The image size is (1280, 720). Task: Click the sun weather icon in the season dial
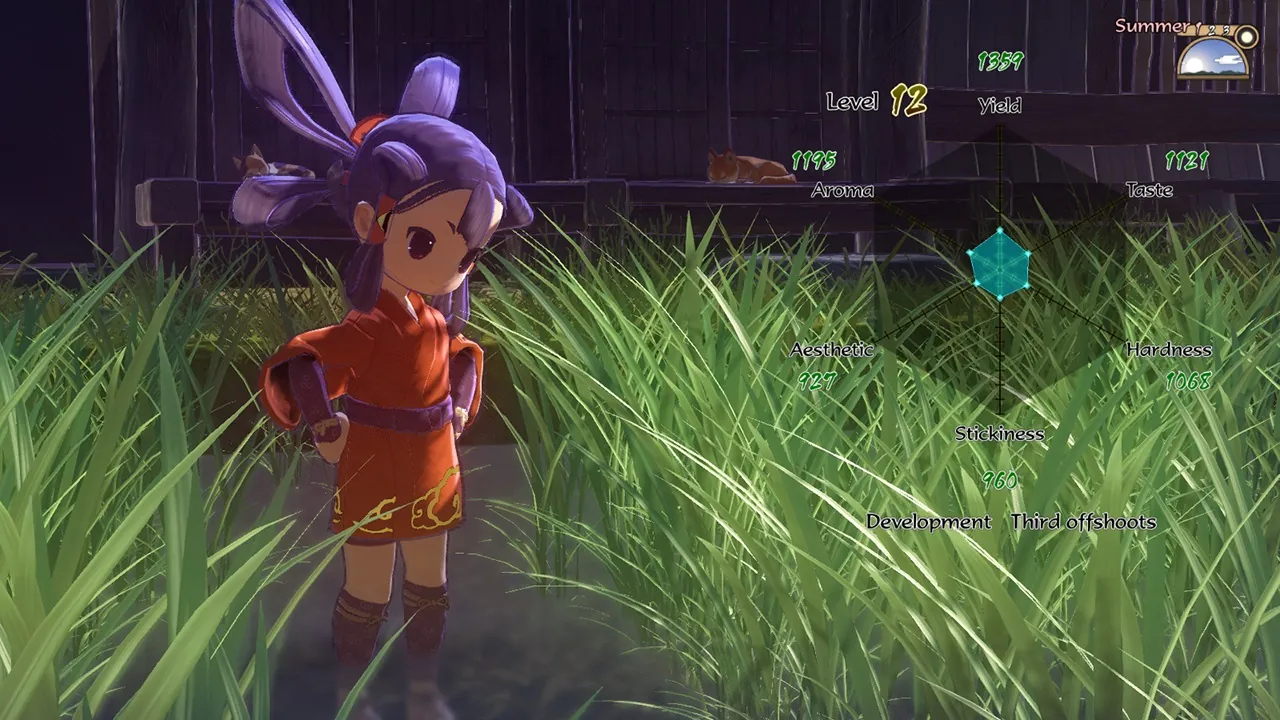pyautogui.click(x=1196, y=63)
